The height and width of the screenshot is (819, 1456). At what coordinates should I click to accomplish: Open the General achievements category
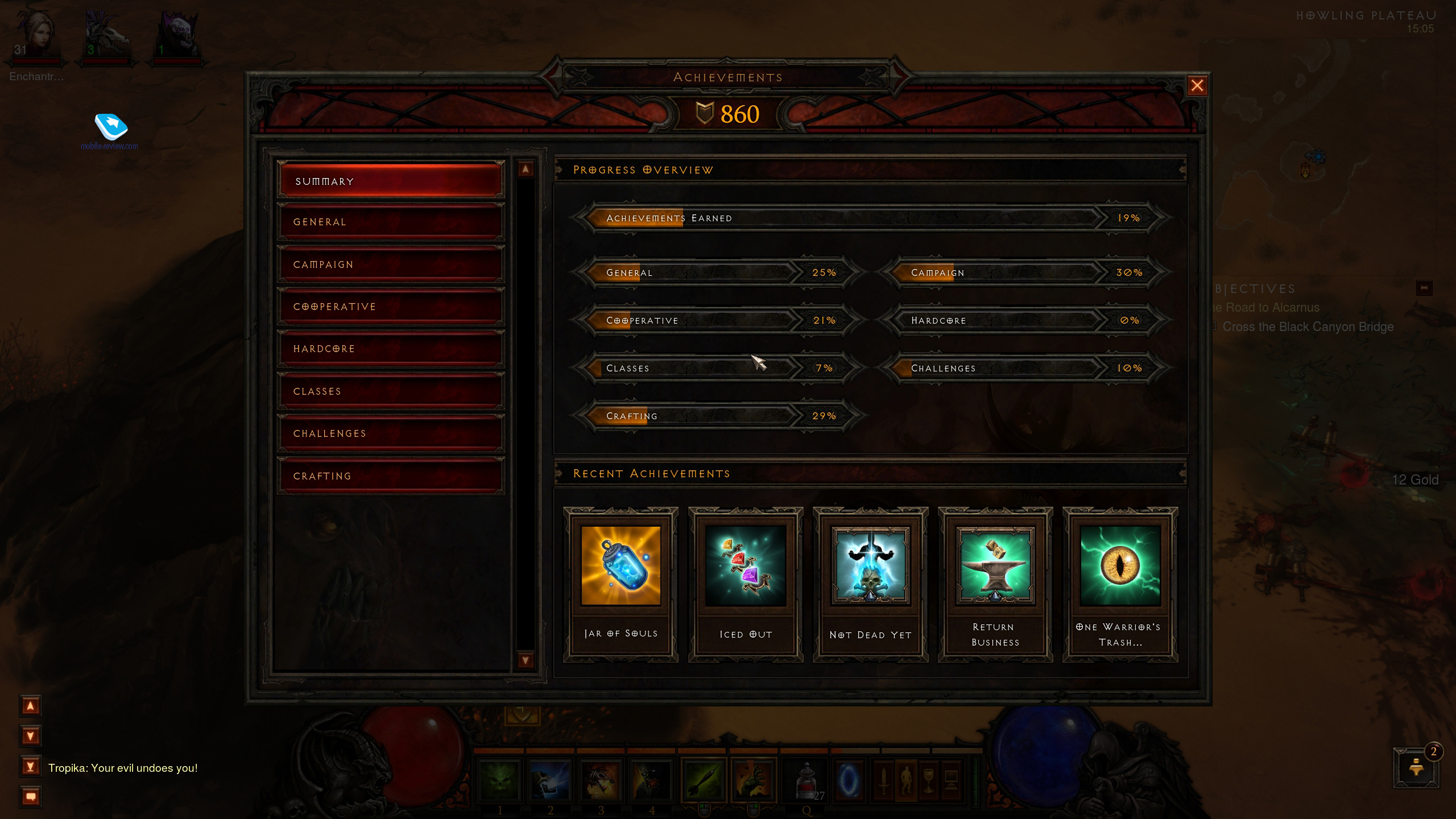tap(391, 222)
